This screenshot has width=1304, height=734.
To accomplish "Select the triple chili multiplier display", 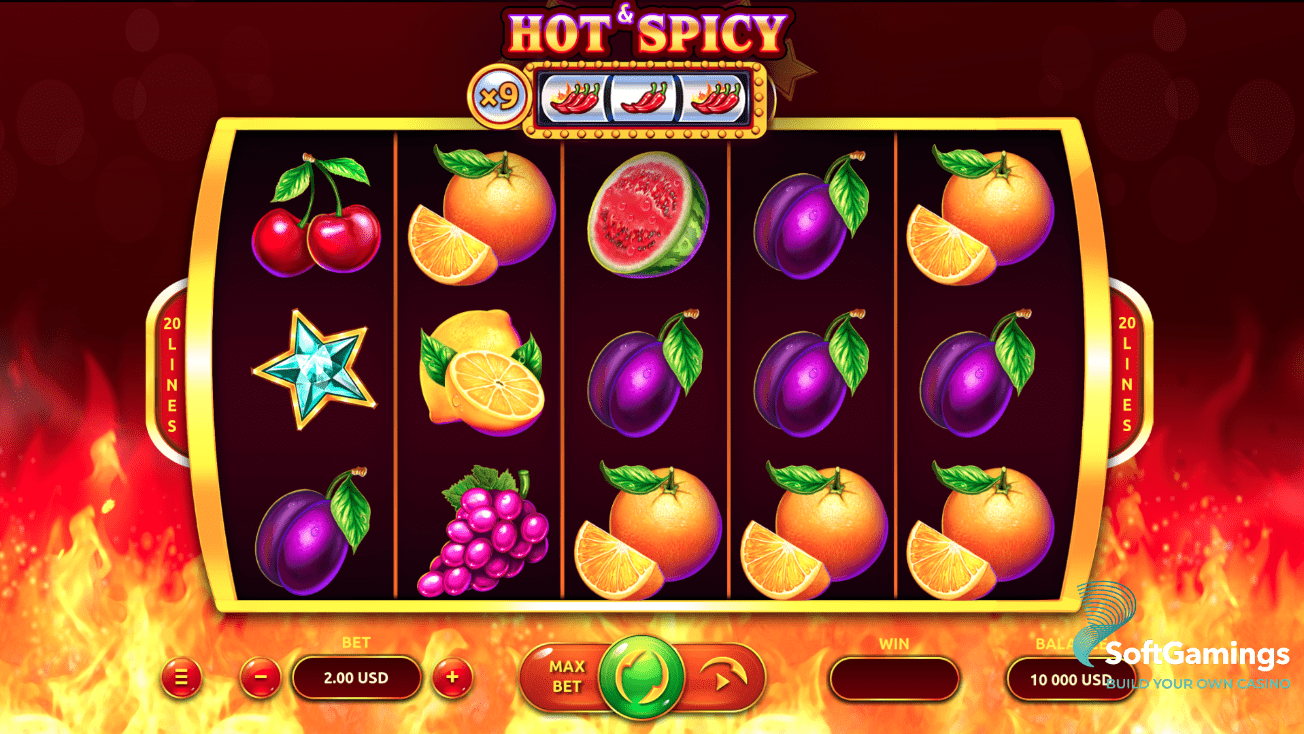I will coord(644,95).
